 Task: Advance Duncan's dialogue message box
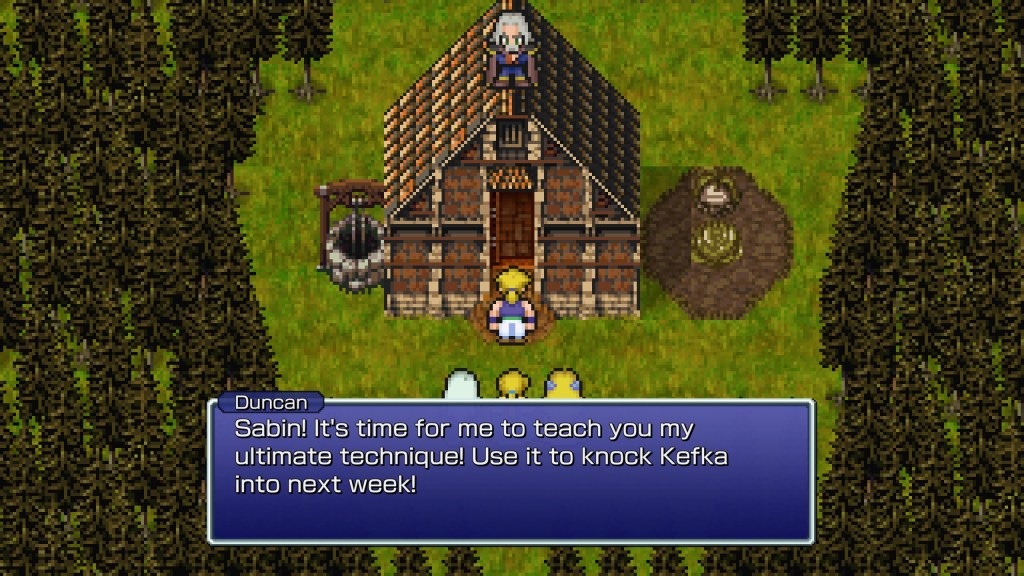click(511, 470)
